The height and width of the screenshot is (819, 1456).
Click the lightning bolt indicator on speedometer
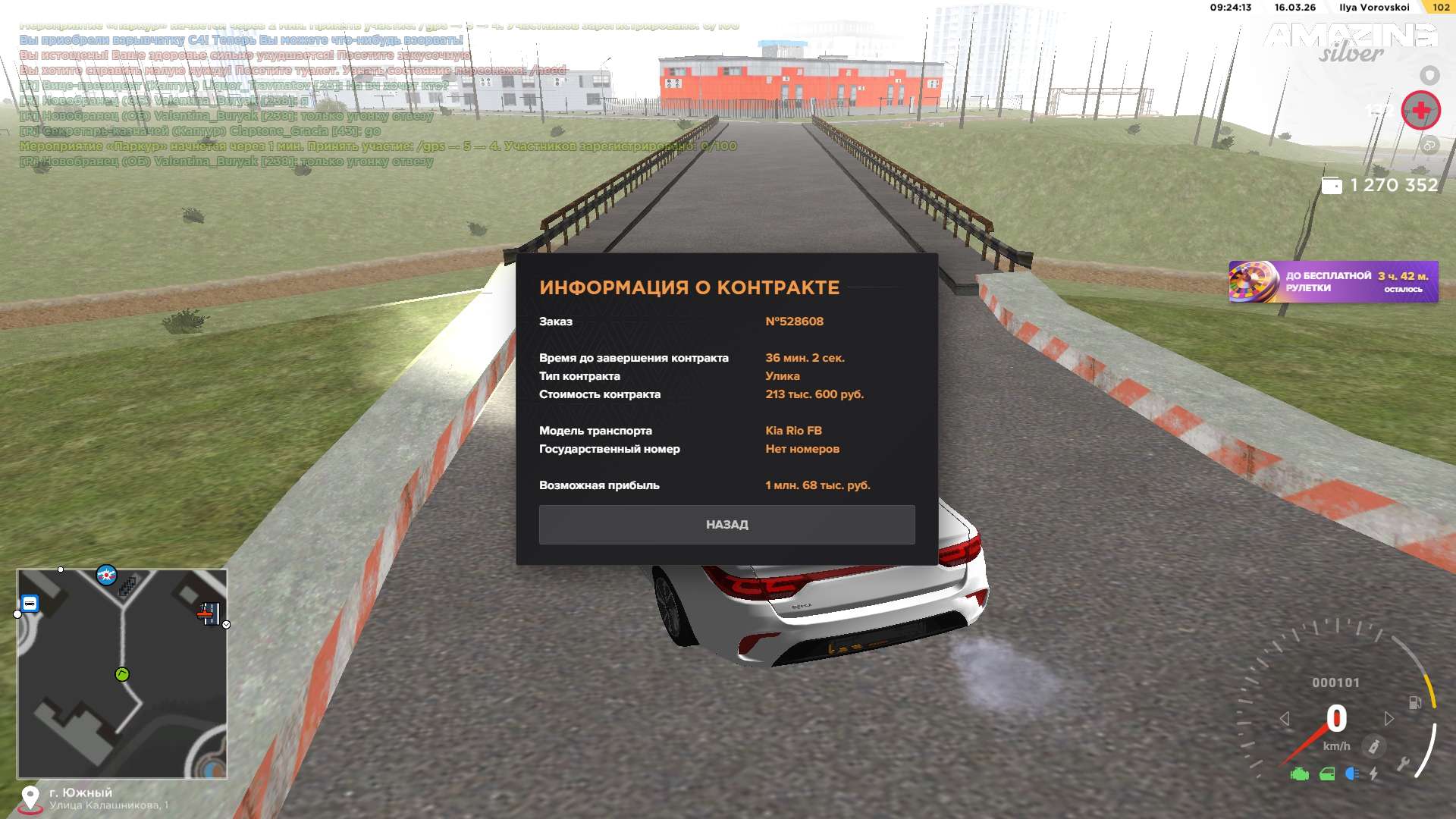pos(1373,774)
